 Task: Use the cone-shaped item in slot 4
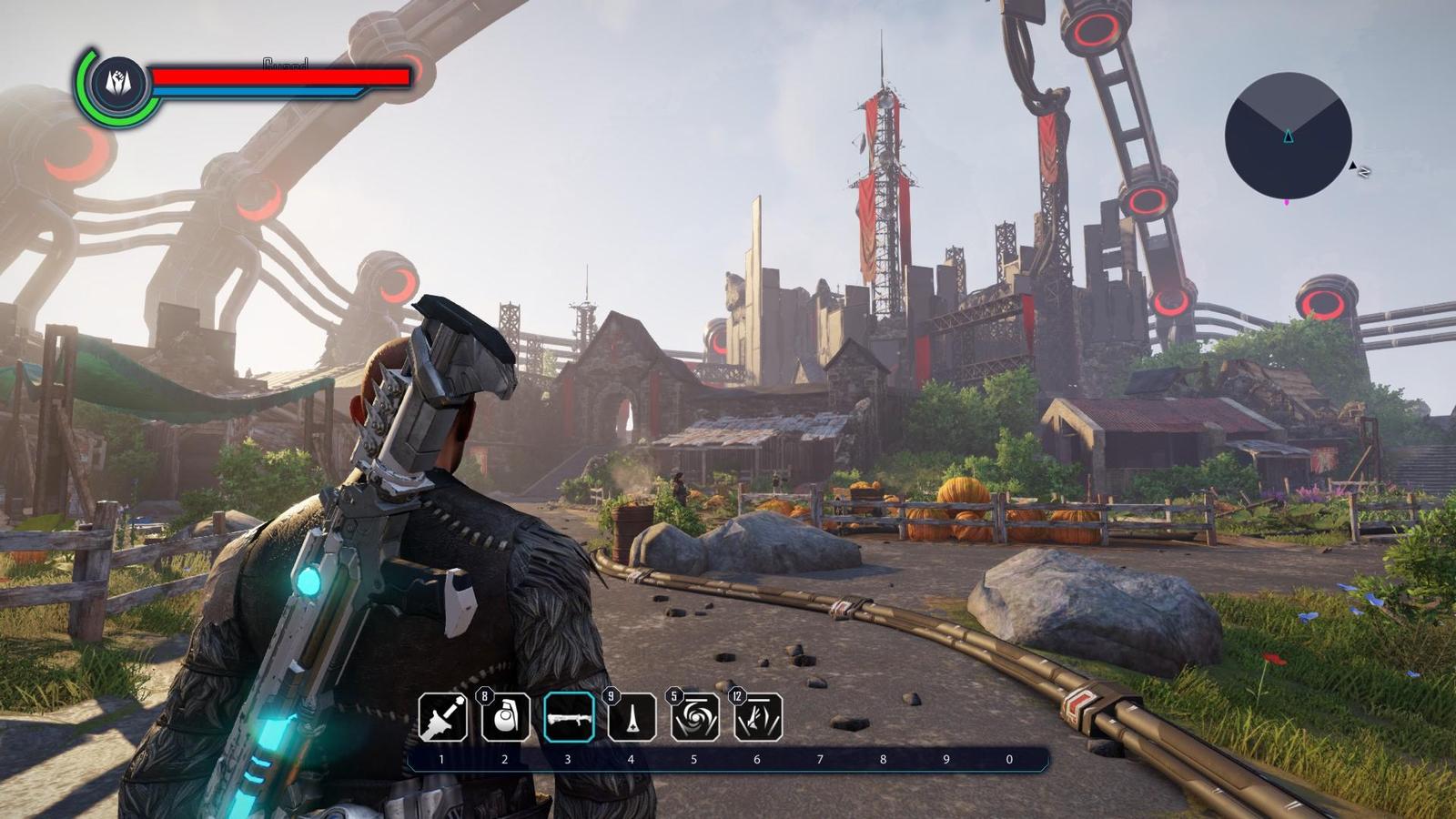(x=632, y=717)
